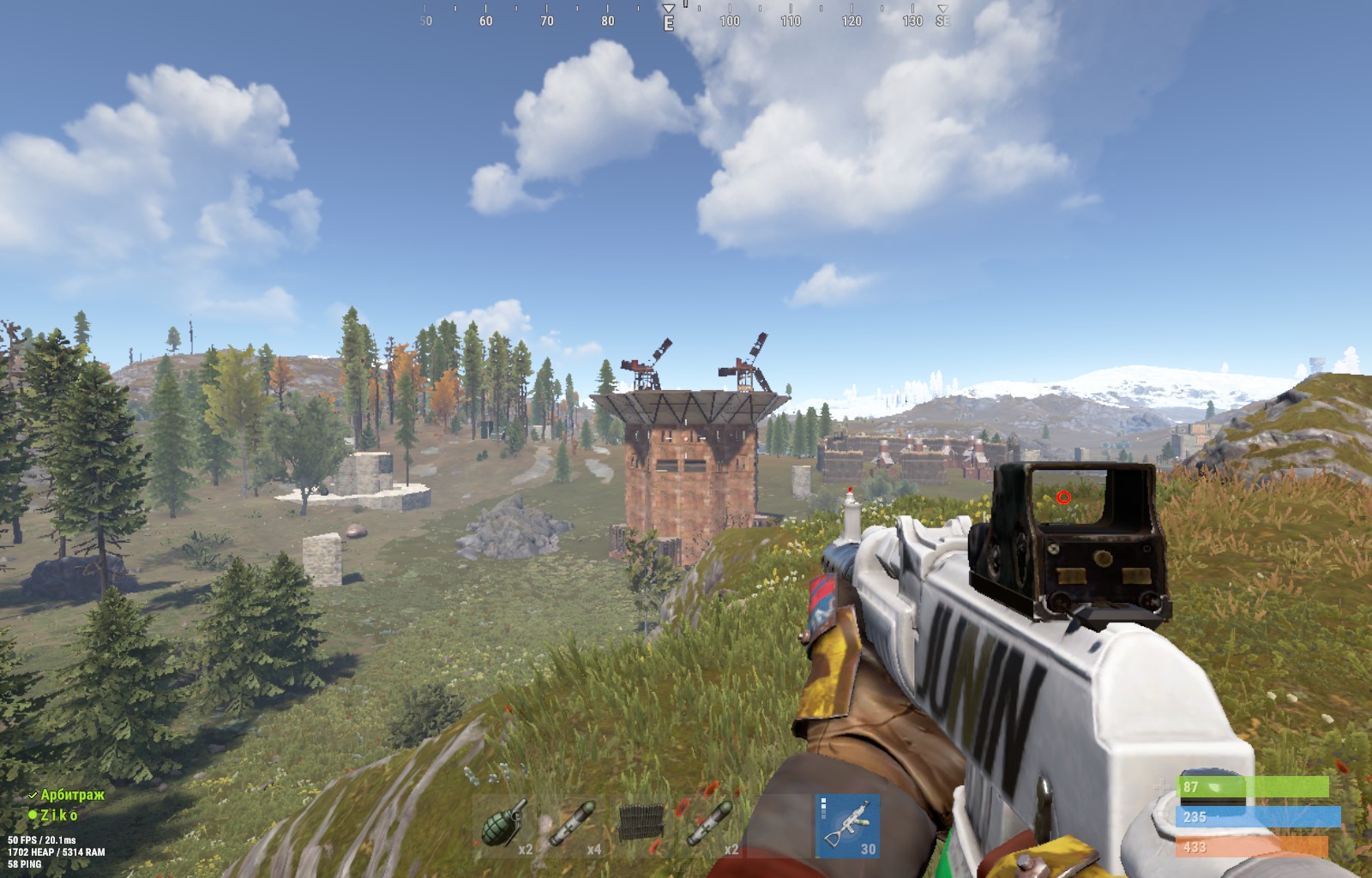Click teammate Арбитраж in the team list
The width and height of the screenshot is (1372, 878).
[72, 795]
